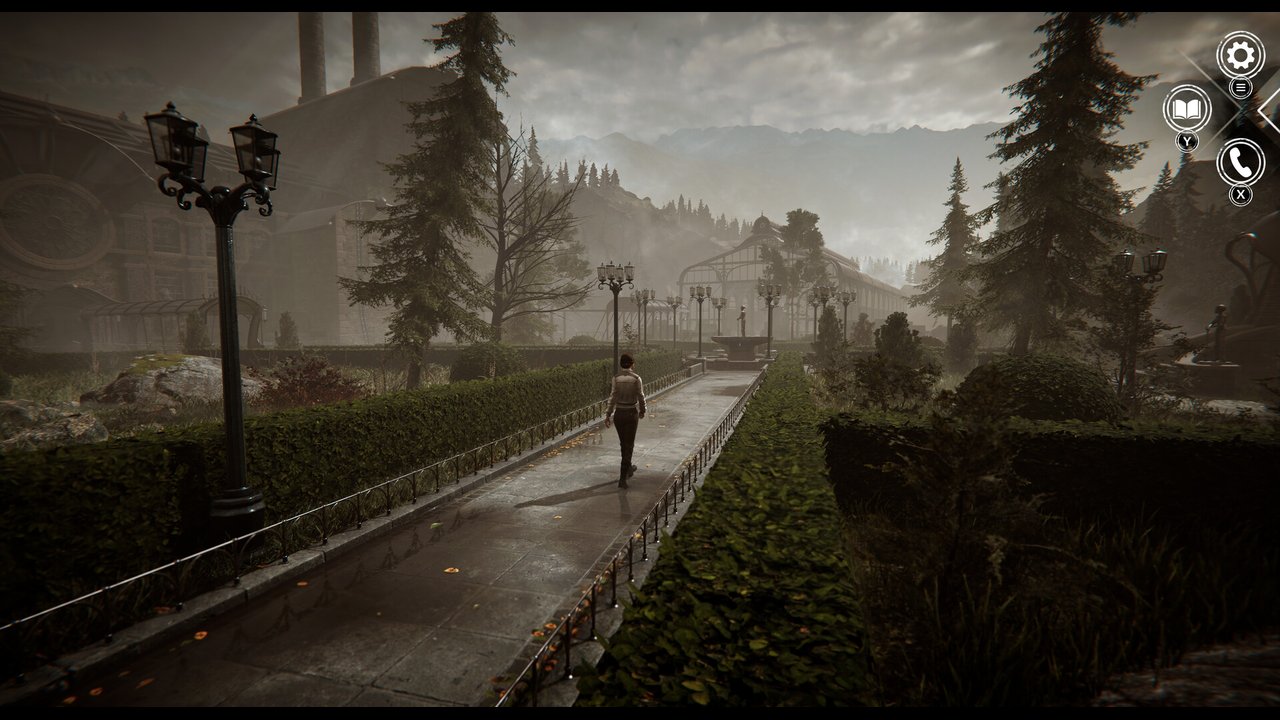
Task: Open the journal book icon
Action: 1187,108
